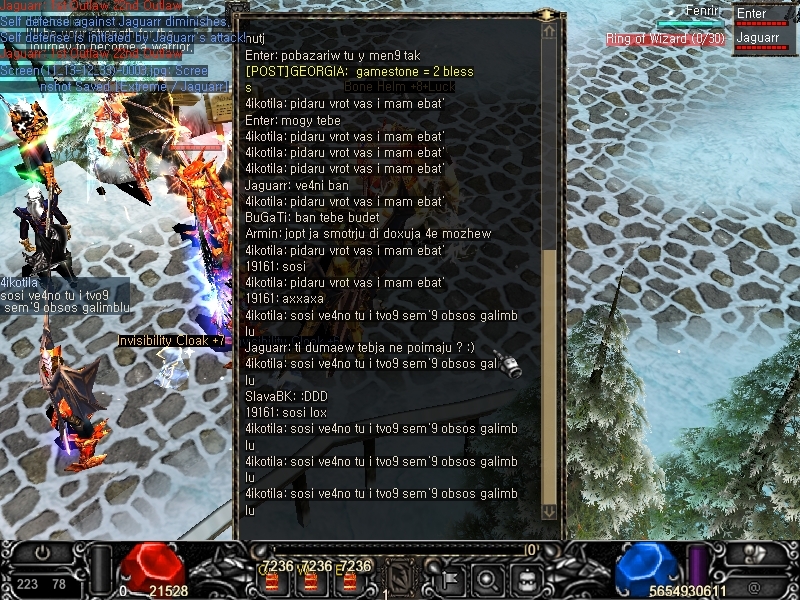The width and height of the screenshot is (800, 600).
Task: Click the chat log scroll-down arrow
Action: pos(549,510)
